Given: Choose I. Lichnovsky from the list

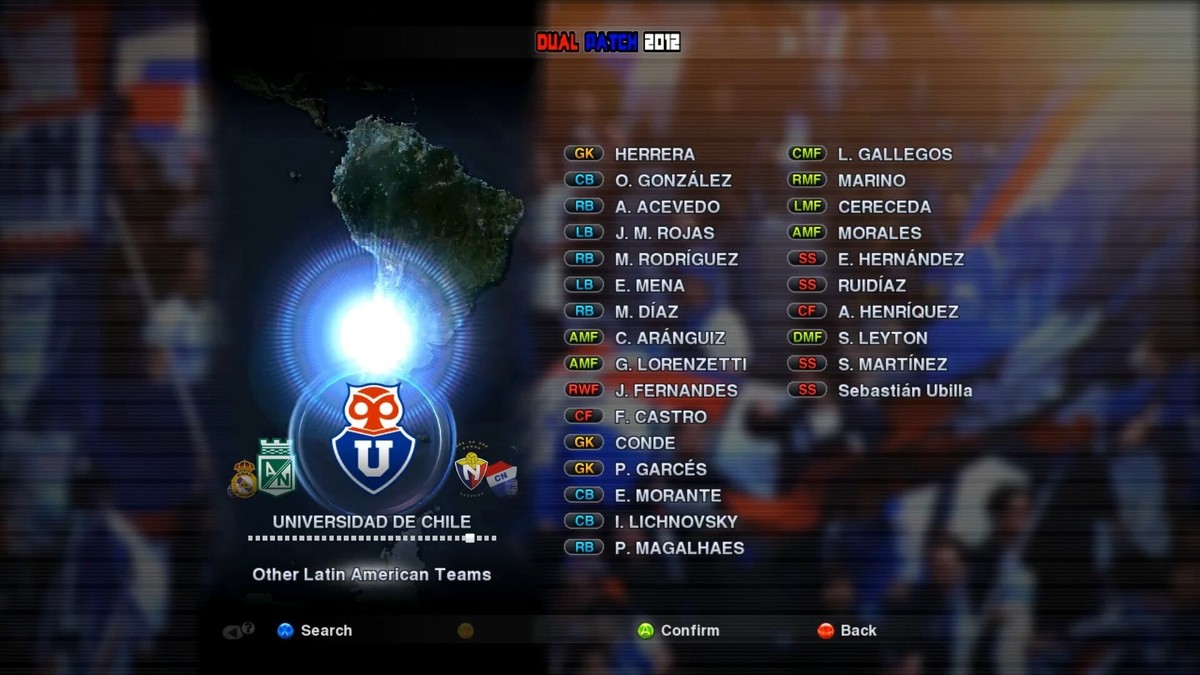Looking at the screenshot, I should (x=675, y=521).
